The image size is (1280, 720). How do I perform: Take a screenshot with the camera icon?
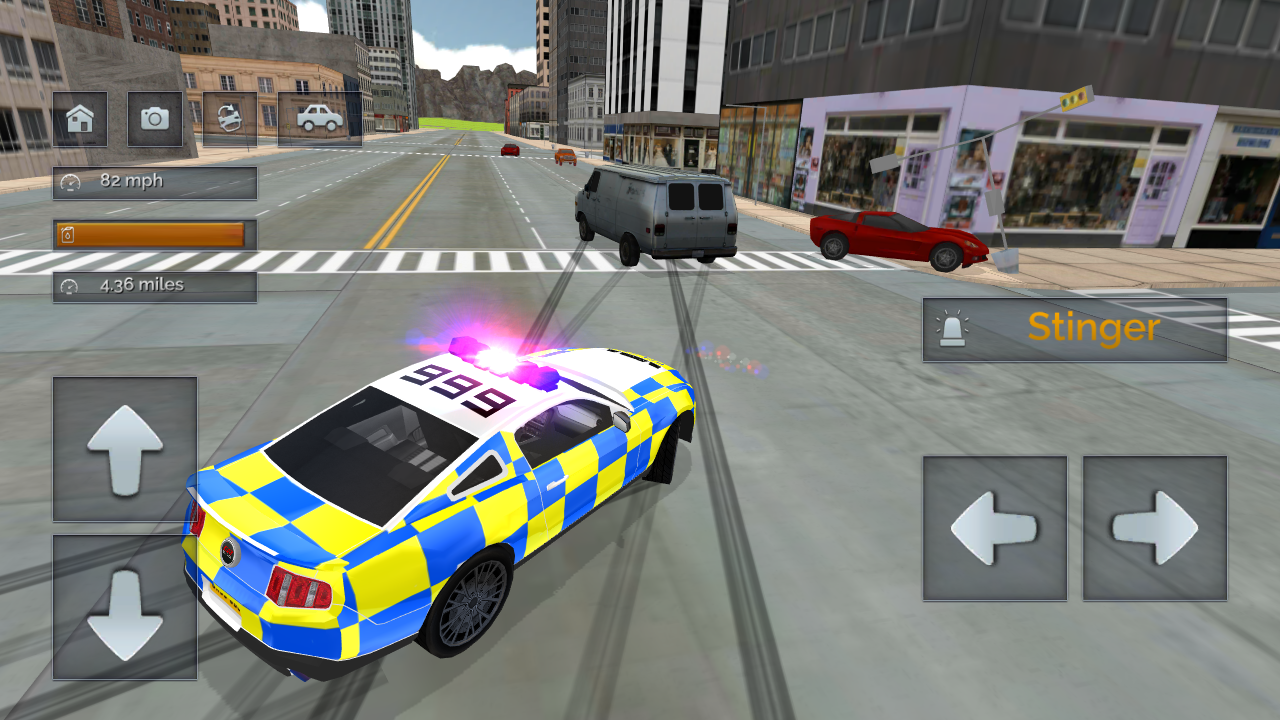tap(155, 118)
